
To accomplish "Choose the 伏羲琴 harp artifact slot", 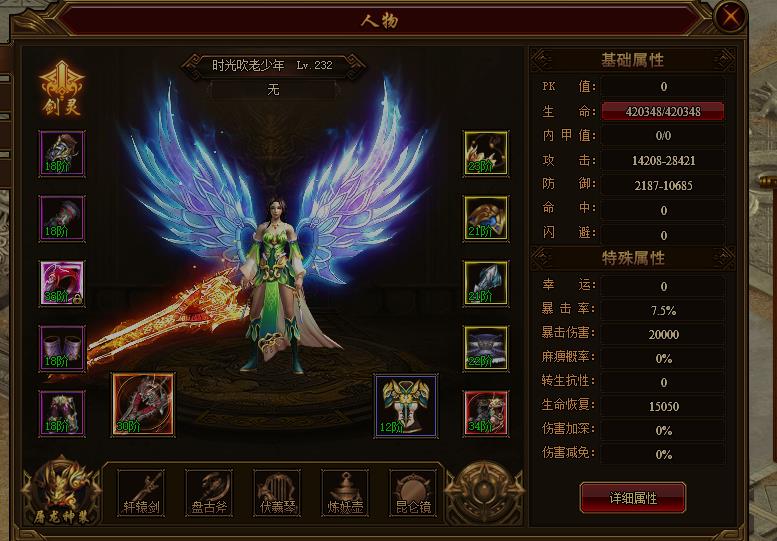I will tap(277, 492).
